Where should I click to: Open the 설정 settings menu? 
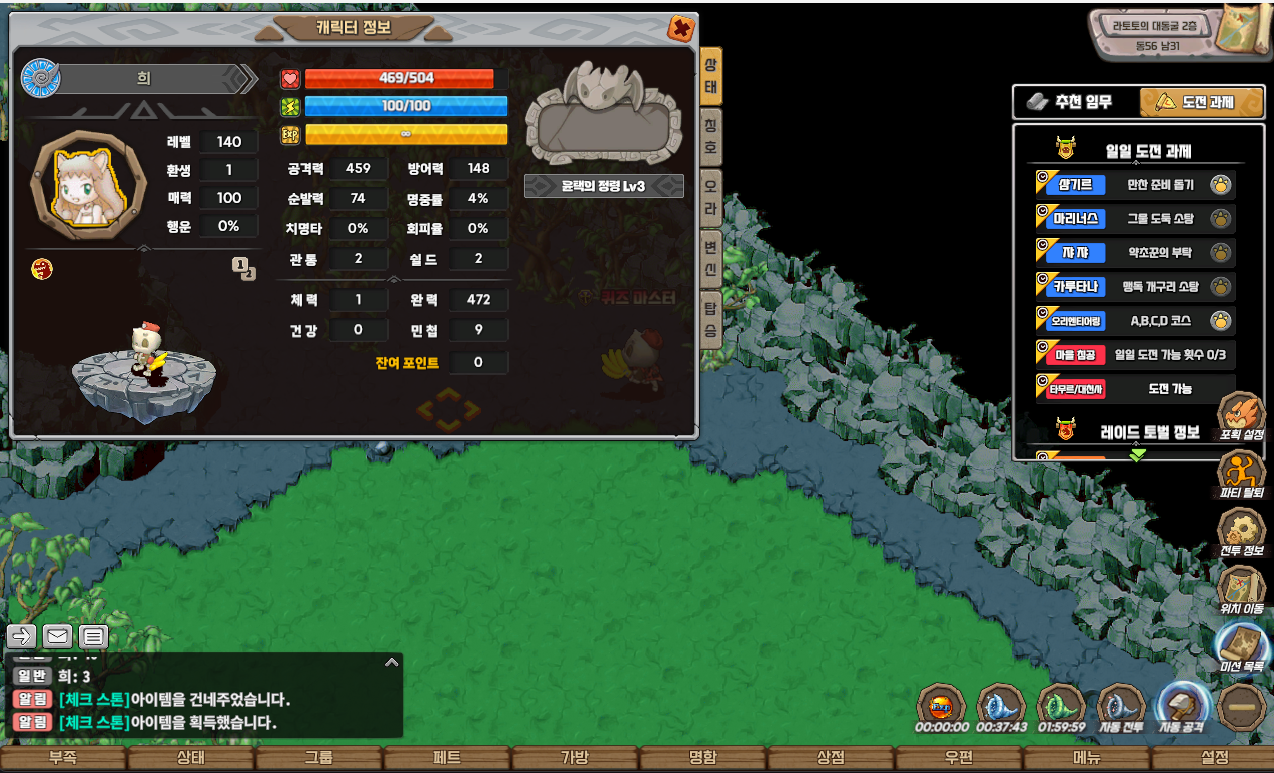1214,758
